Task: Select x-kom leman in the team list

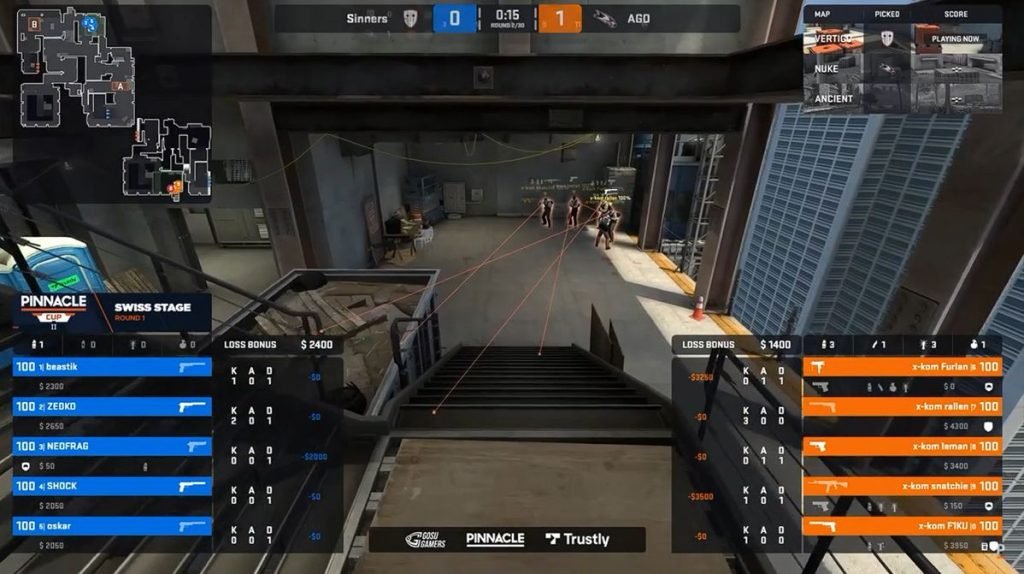Action: click(x=902, y=446)
